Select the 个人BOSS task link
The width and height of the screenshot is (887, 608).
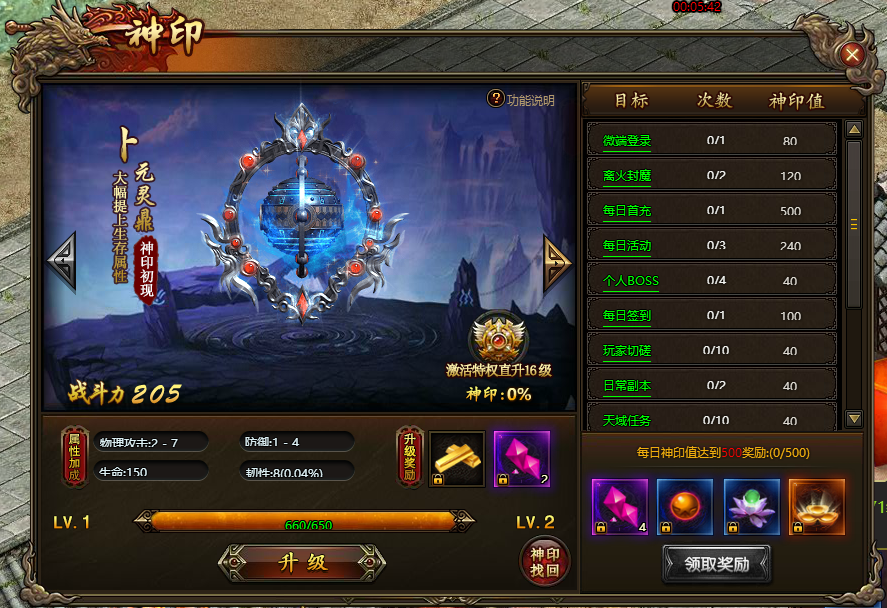[x=631, y=281]
